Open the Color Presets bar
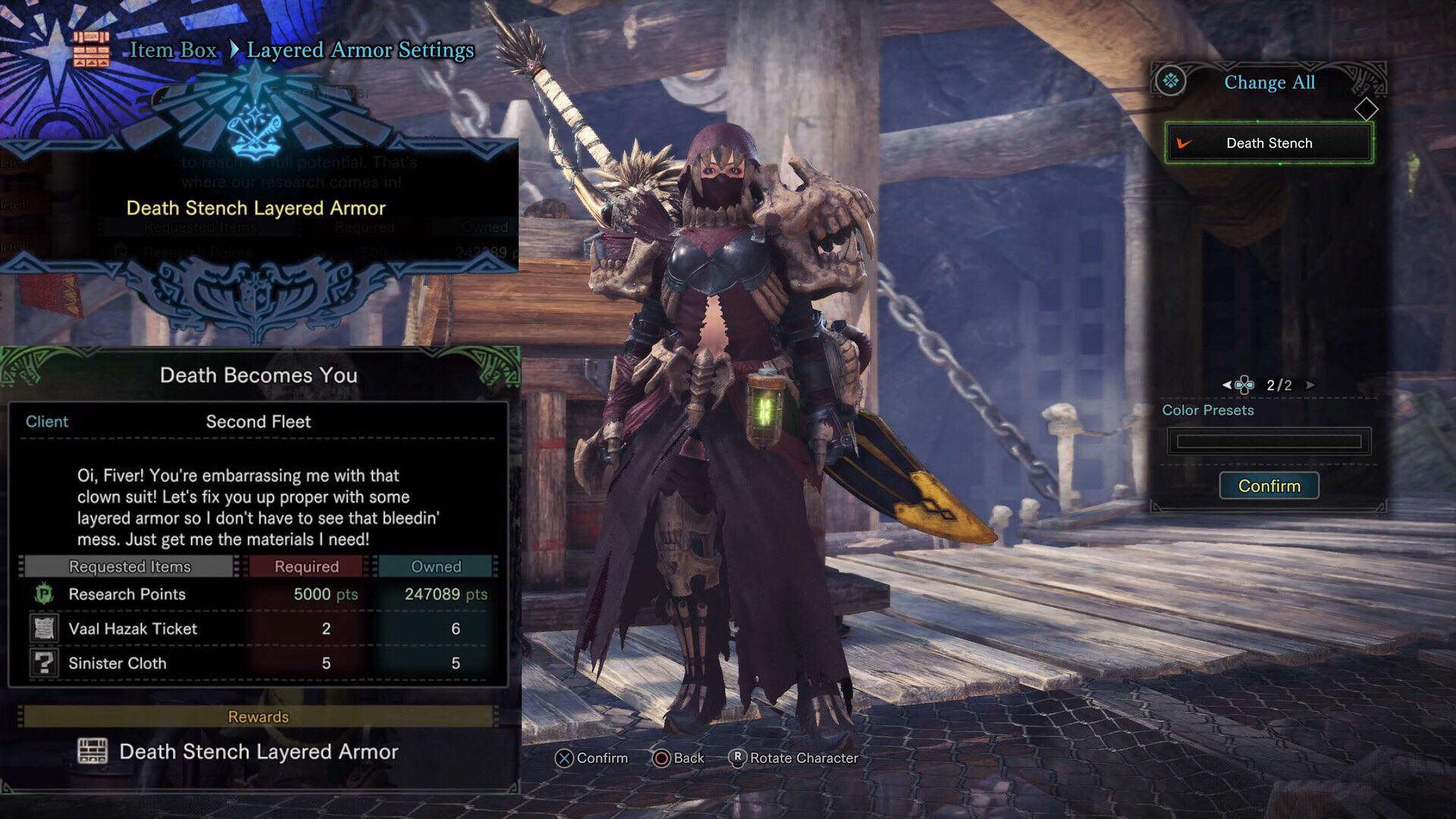1456x819 pixels. click(x=1269, y=441)
